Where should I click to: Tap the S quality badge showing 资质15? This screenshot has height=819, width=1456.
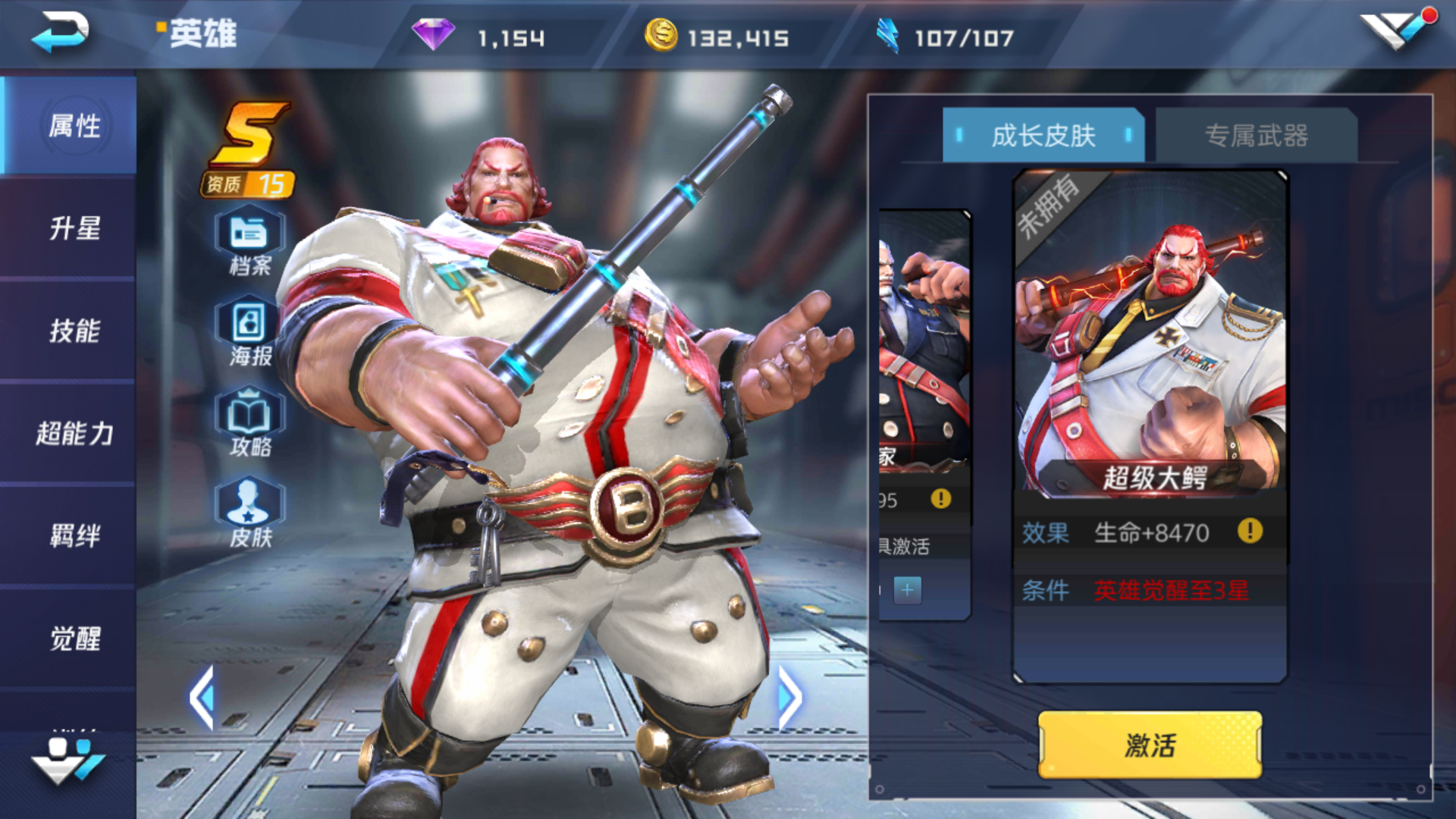(246, 148)
